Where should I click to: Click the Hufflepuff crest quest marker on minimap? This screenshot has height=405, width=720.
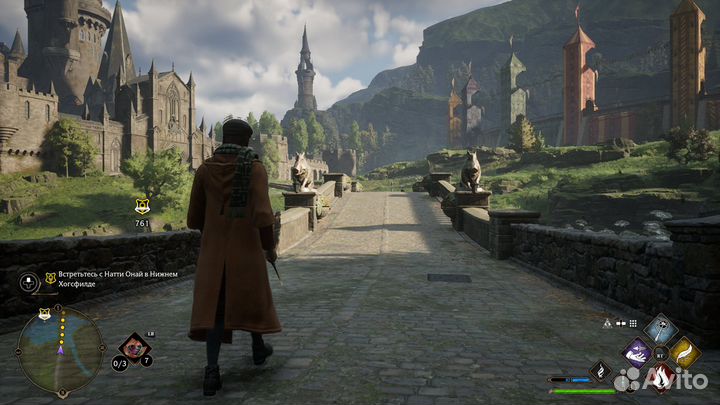pyautogui.click(x=45, y=314)
